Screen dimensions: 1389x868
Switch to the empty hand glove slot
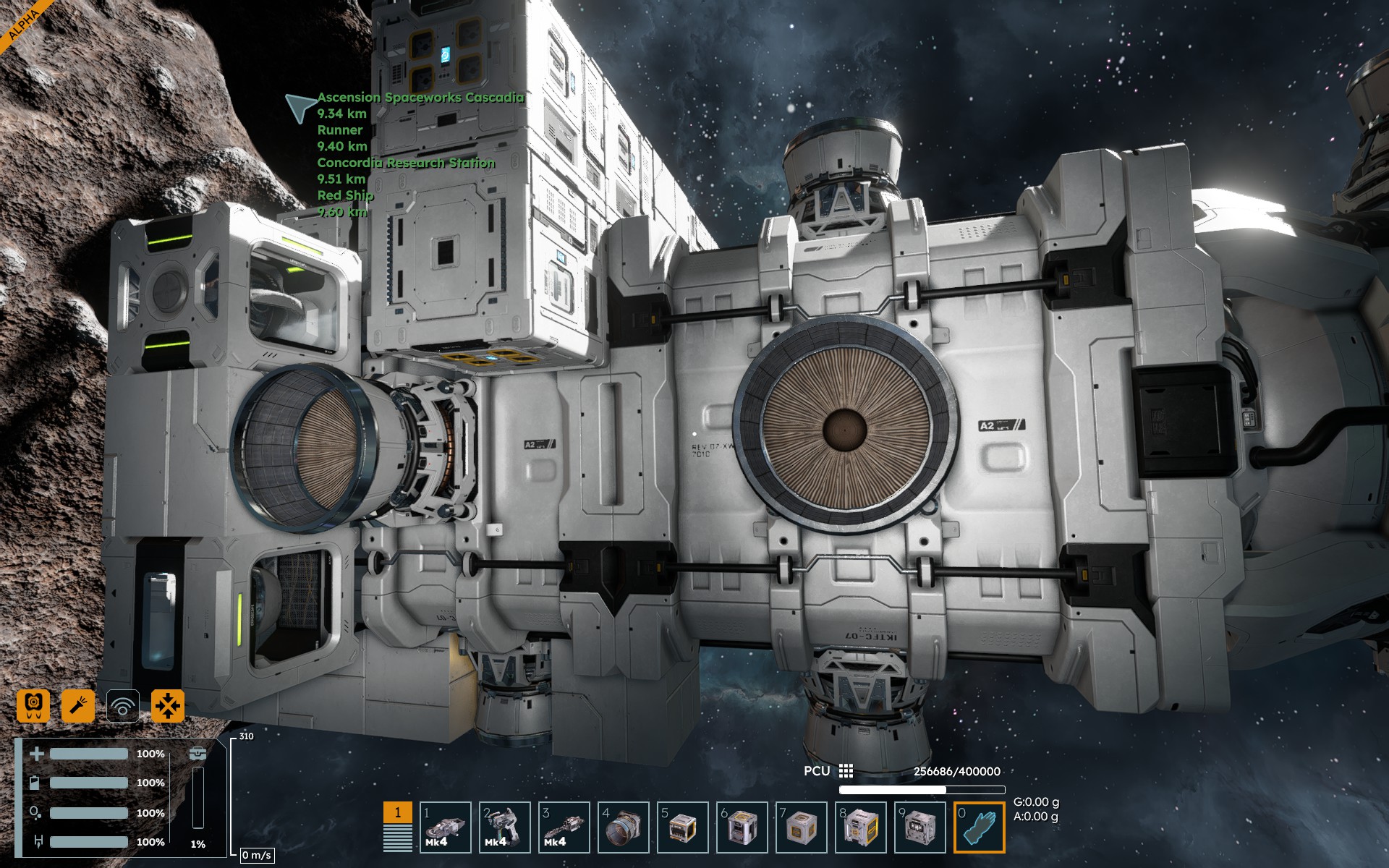coord(979,827)
